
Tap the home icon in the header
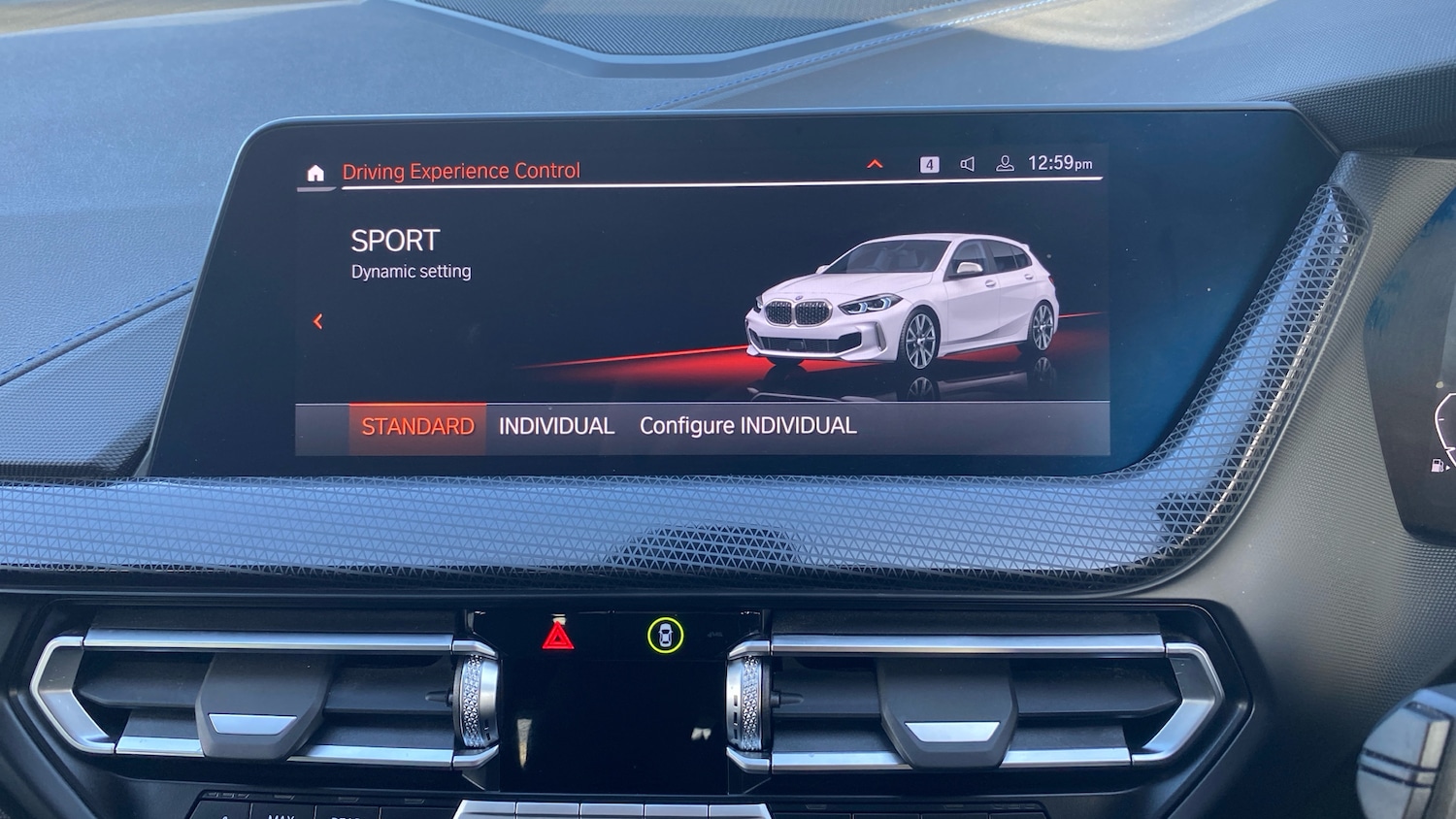(x=315, y=172)
